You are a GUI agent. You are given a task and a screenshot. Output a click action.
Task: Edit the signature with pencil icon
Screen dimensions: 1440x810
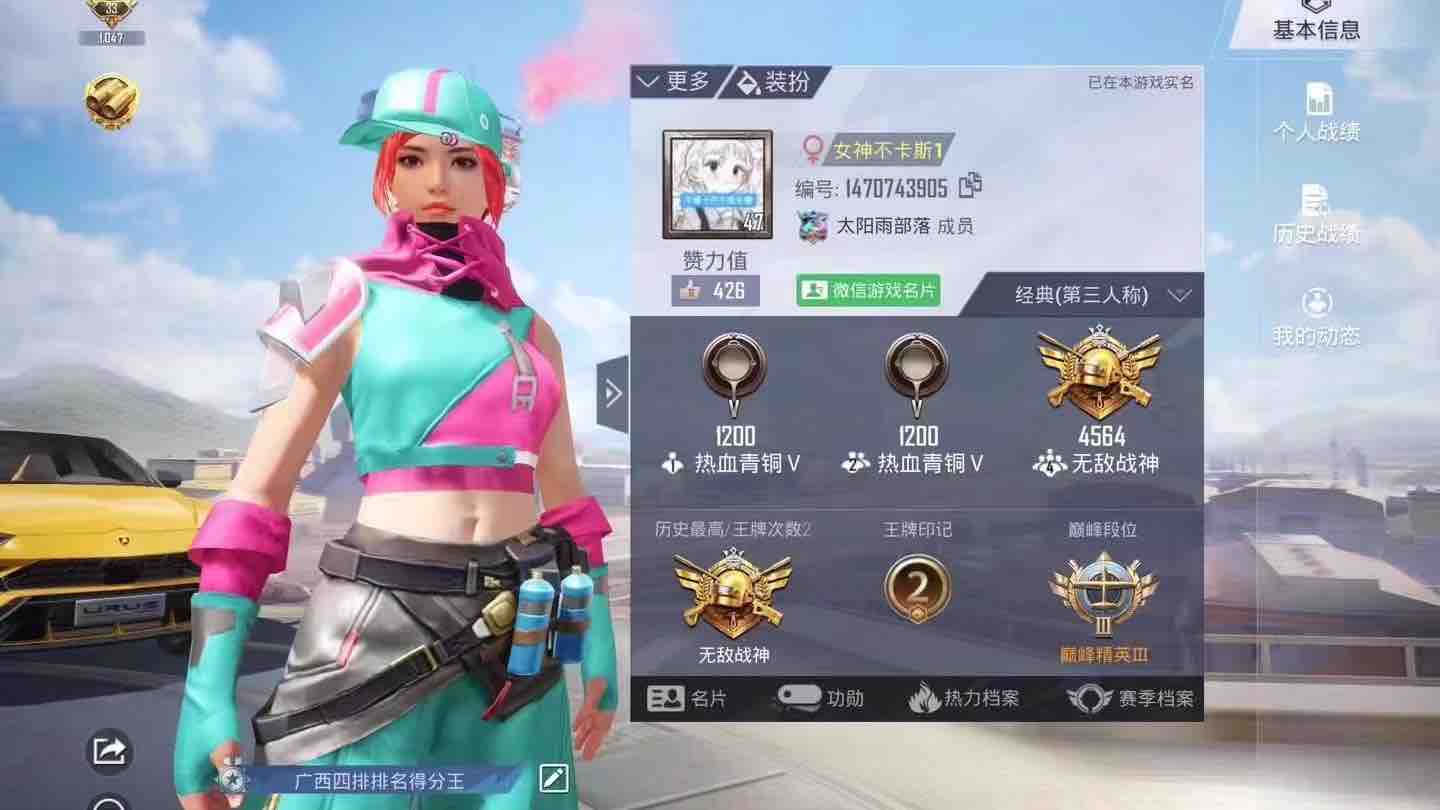(x=553, y=779)
